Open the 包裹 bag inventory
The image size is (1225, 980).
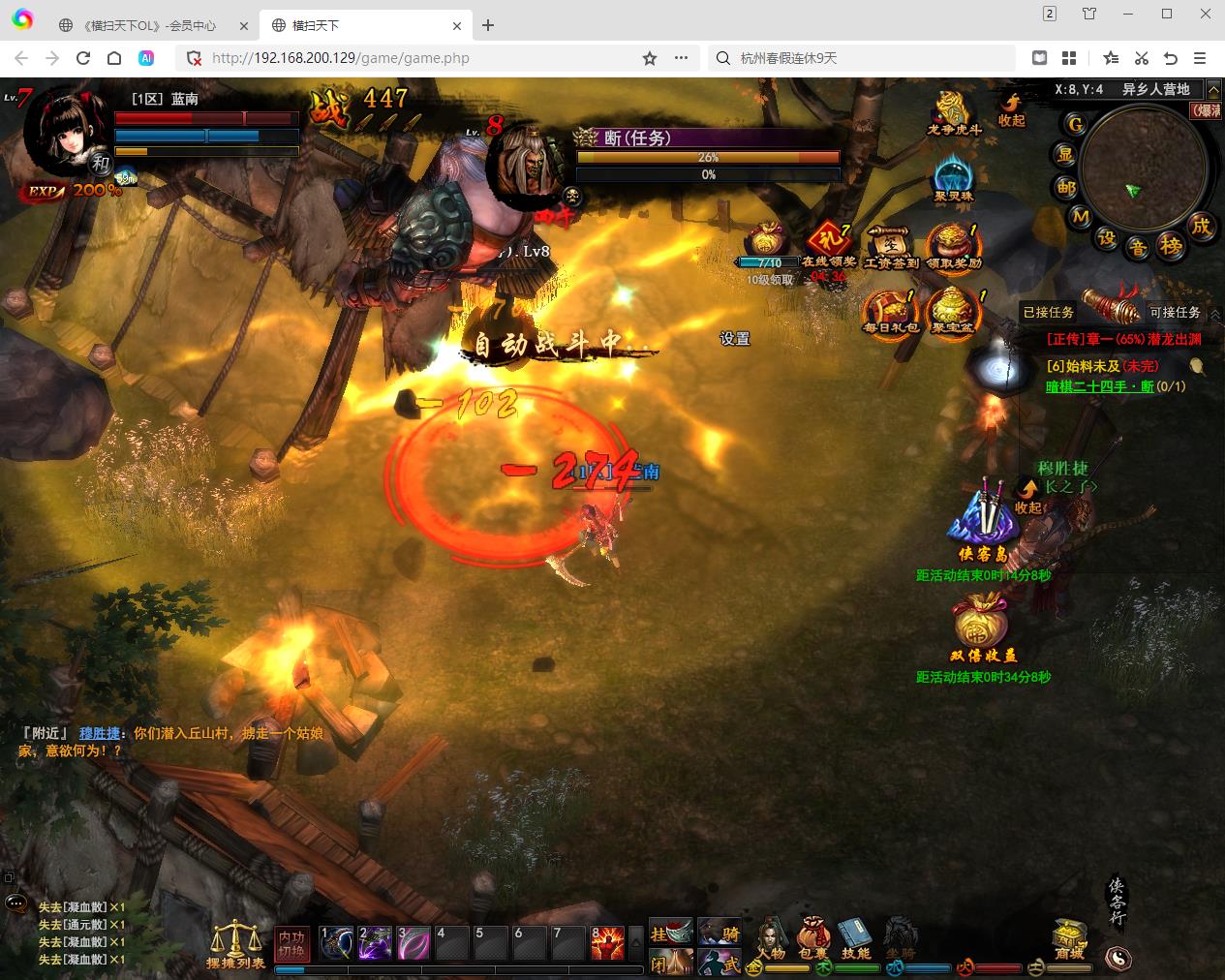click(813, 937)
